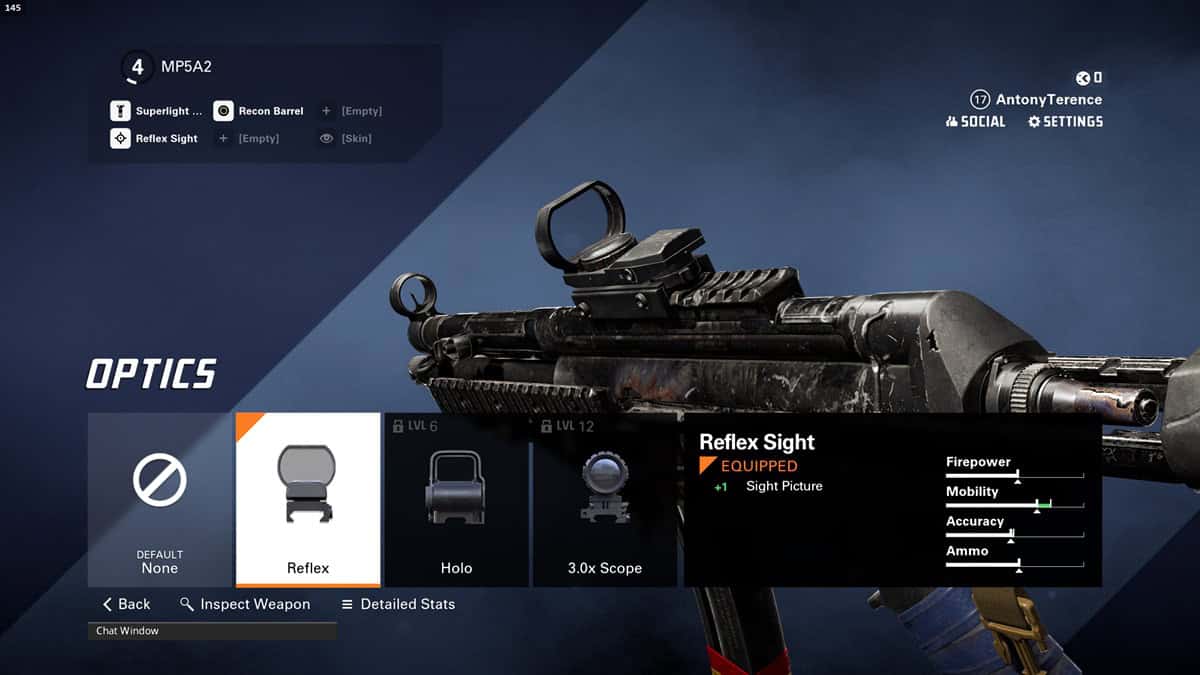Select the Recon Barrel attachment slot
This screenshot has height=675, width=1200.
pyautogui.click(x=259, y=111)
